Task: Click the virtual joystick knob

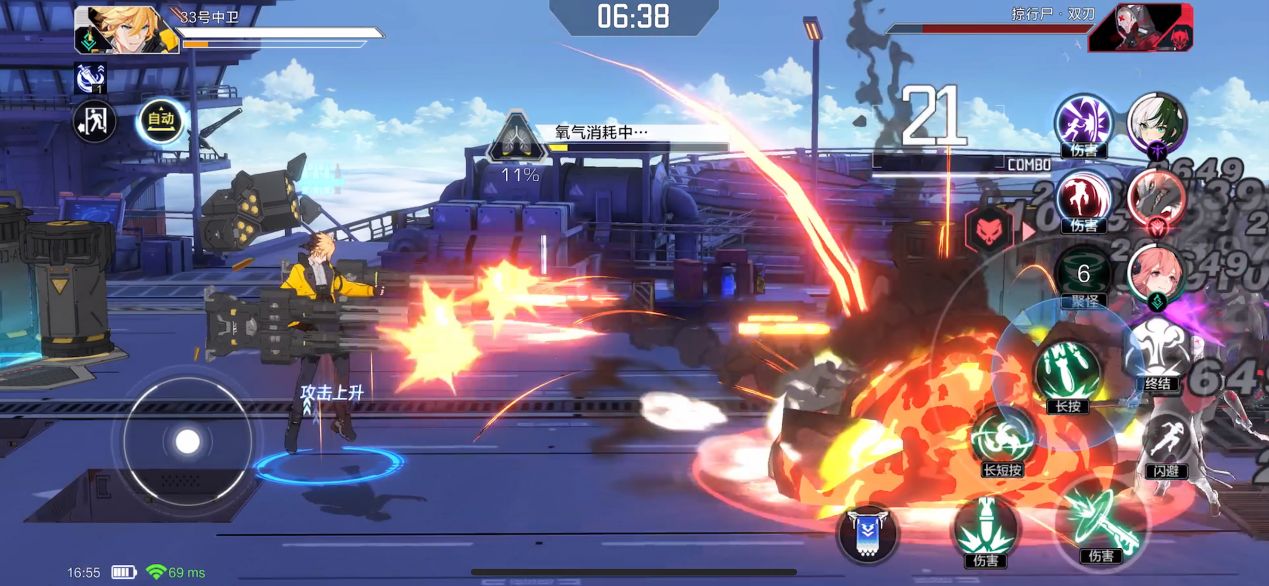Action: tap(188, 441)
